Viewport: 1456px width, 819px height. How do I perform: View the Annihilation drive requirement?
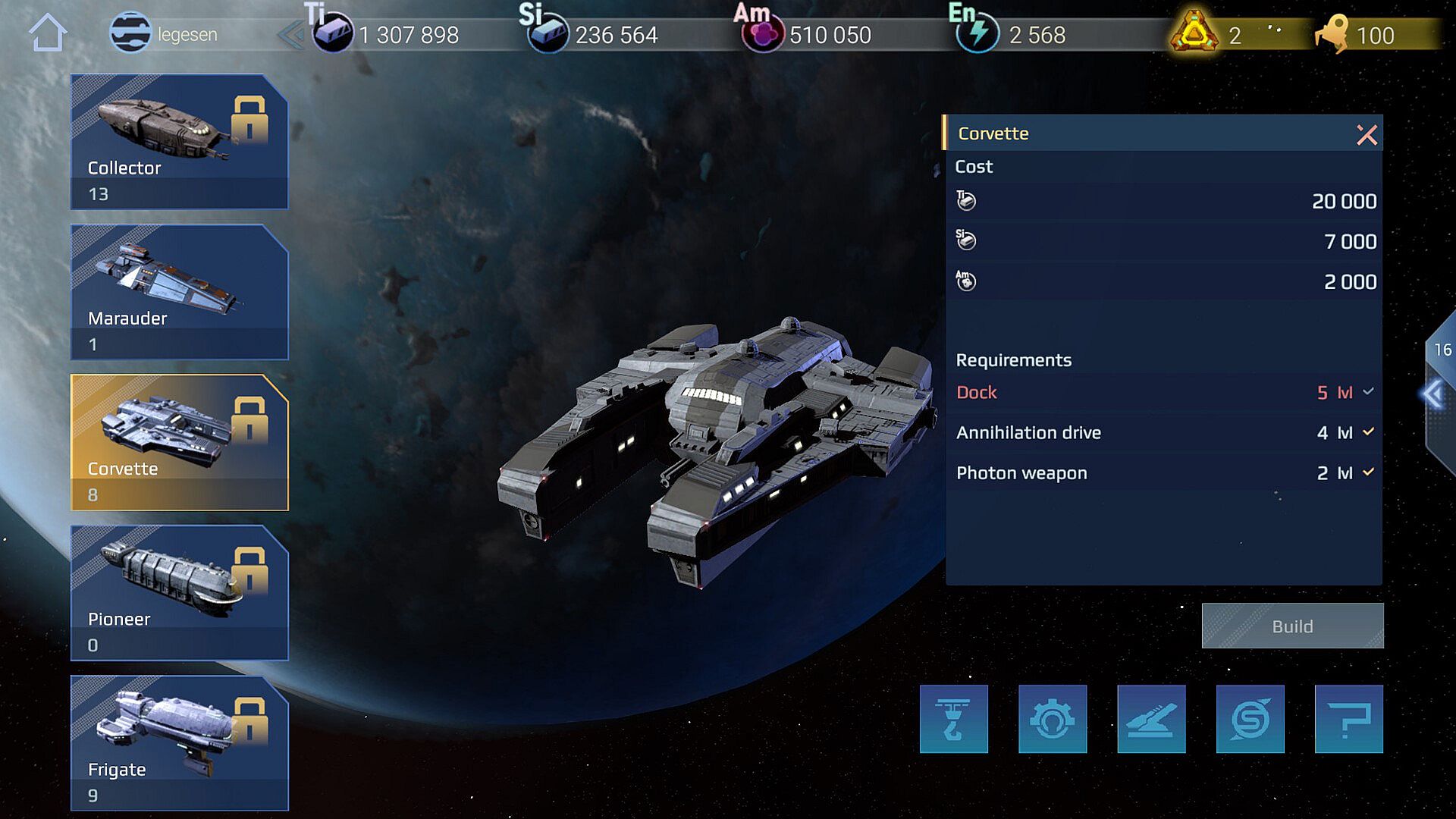point(1163,433)
